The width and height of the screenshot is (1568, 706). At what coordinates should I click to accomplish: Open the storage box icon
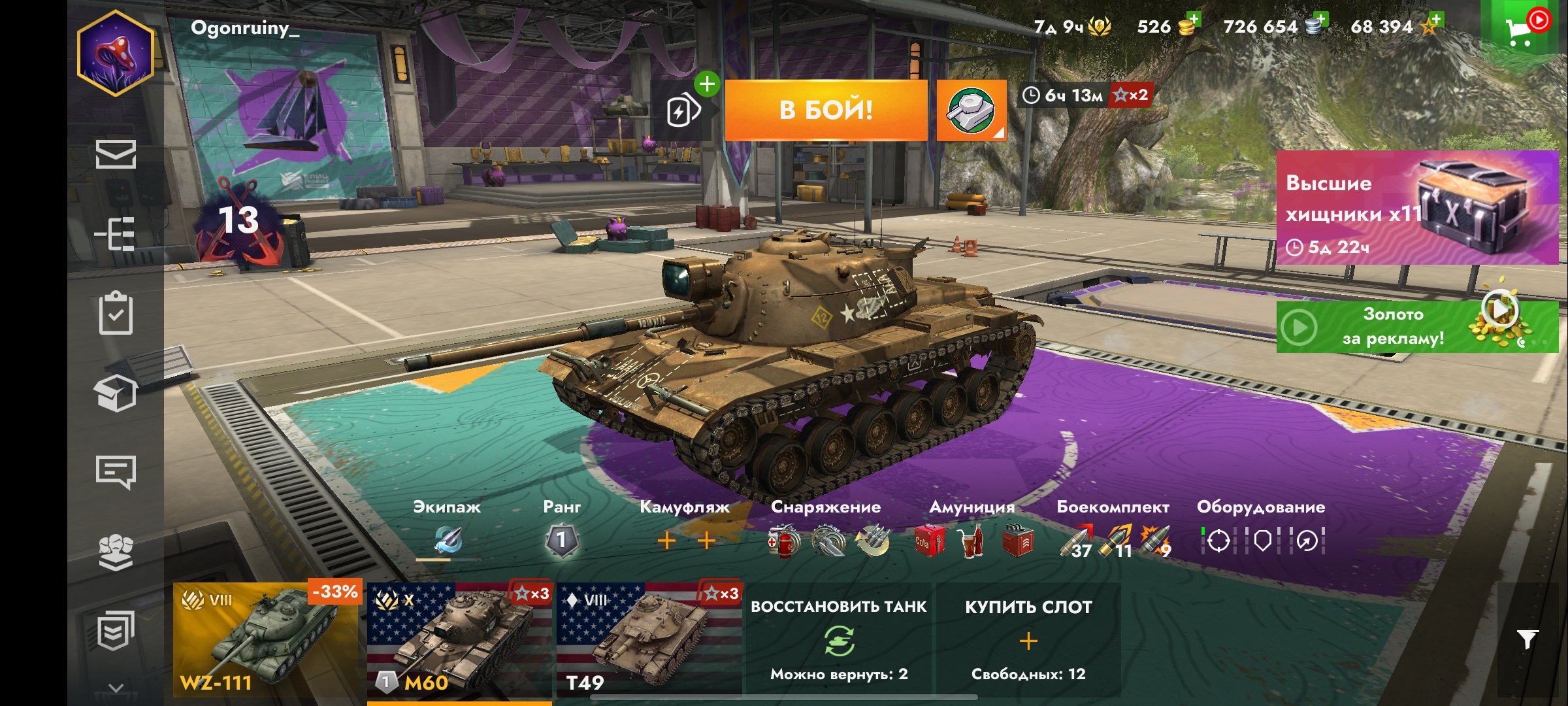116,392
